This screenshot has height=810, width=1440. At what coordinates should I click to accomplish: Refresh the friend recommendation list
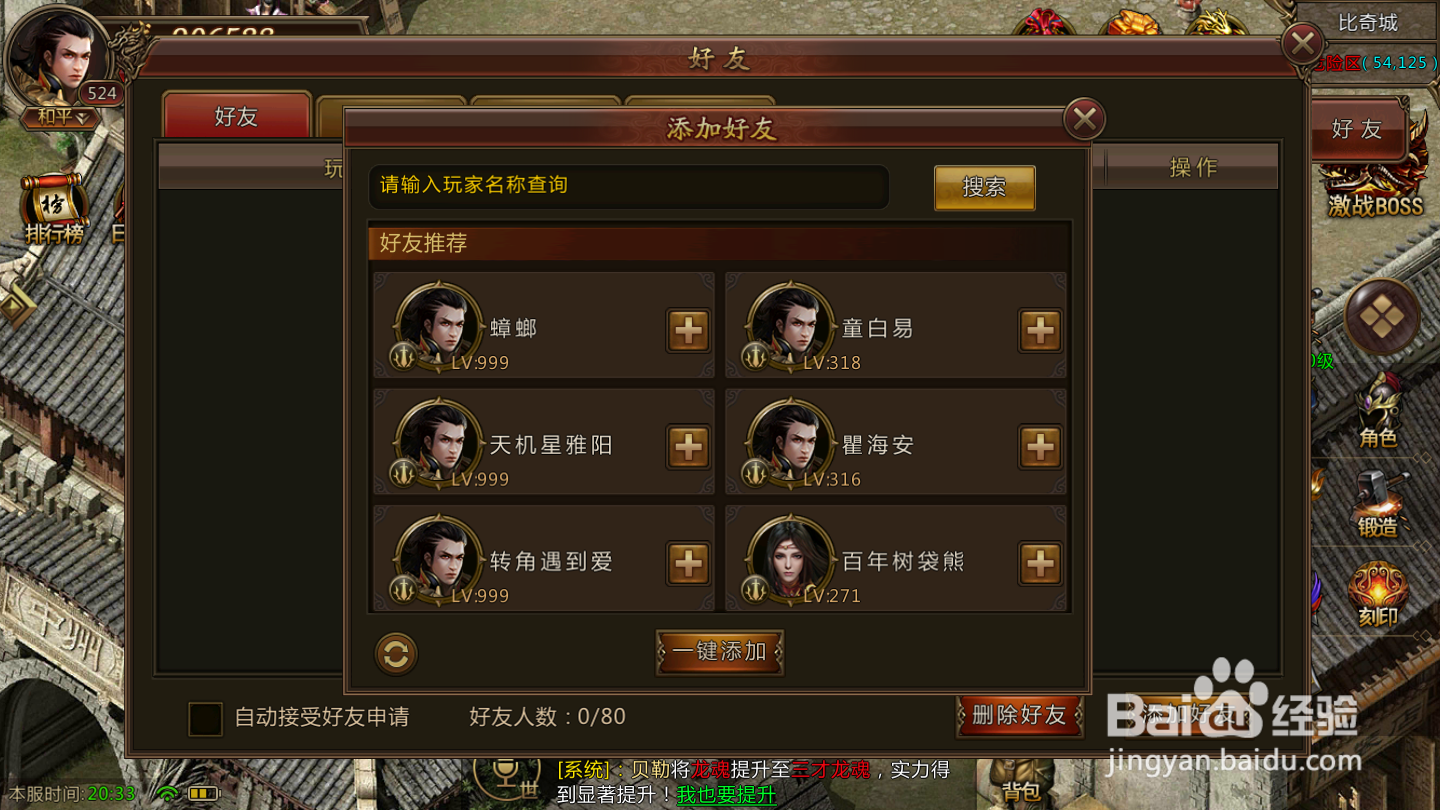pos(395,652)
